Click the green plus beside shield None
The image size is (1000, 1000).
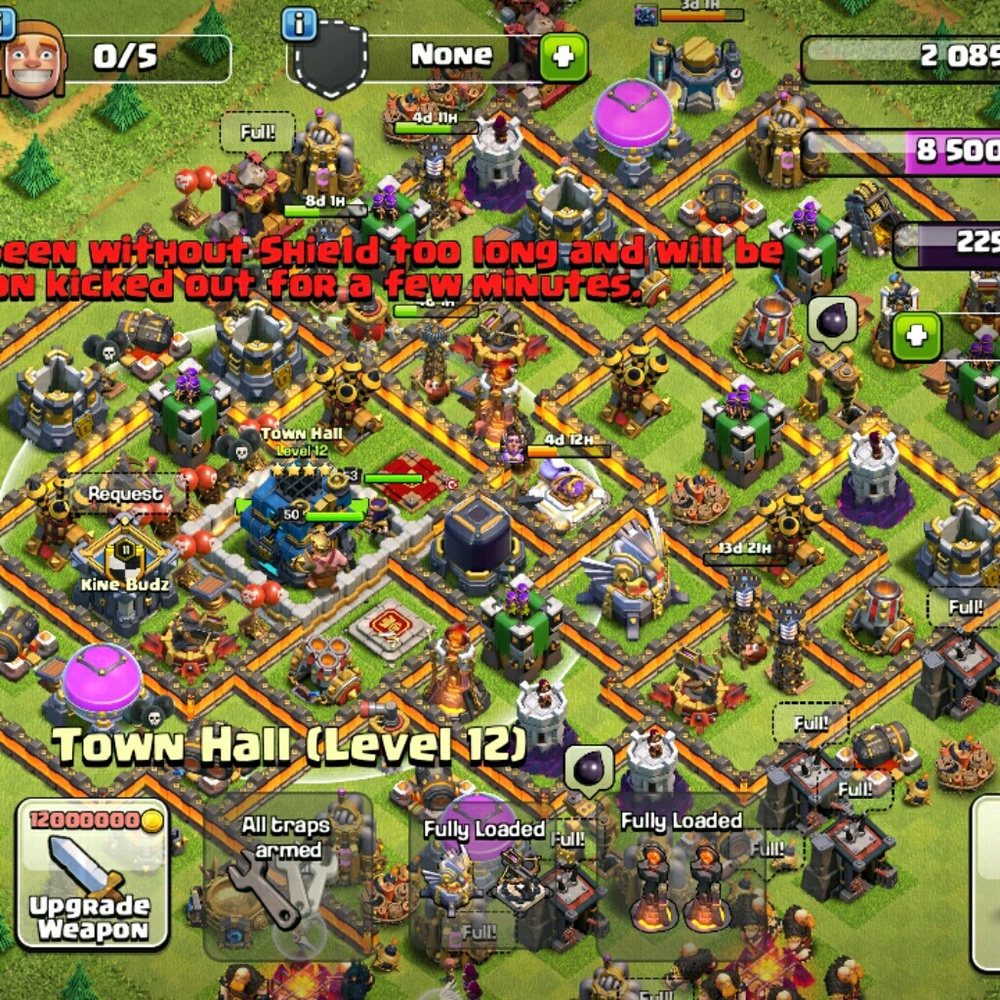[563, 57]
